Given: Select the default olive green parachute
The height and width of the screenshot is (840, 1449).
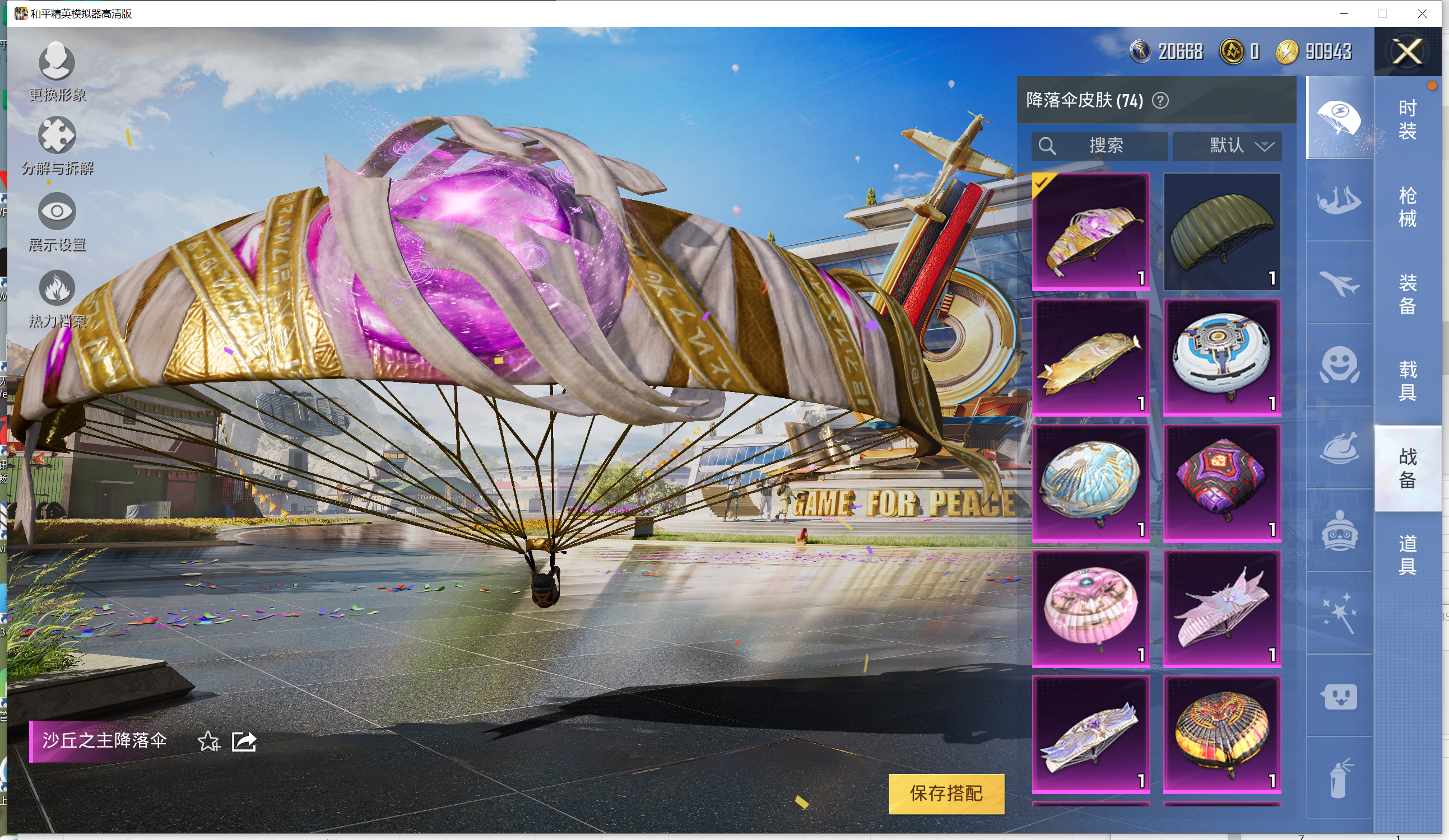Looking at the screenshot, I should tap(1222, 231).
